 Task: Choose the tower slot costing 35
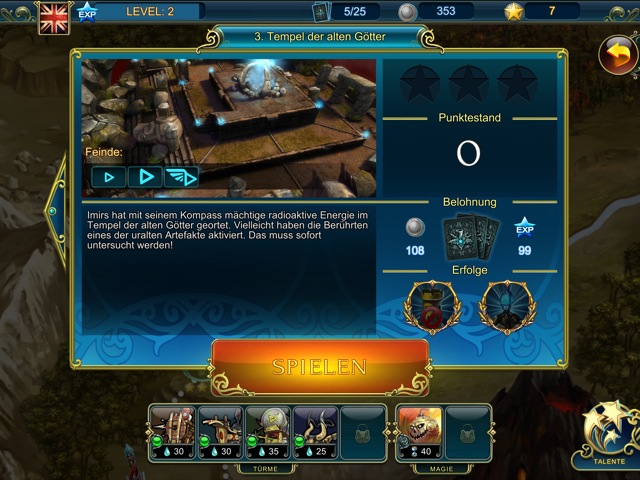[x=267, y=431]
